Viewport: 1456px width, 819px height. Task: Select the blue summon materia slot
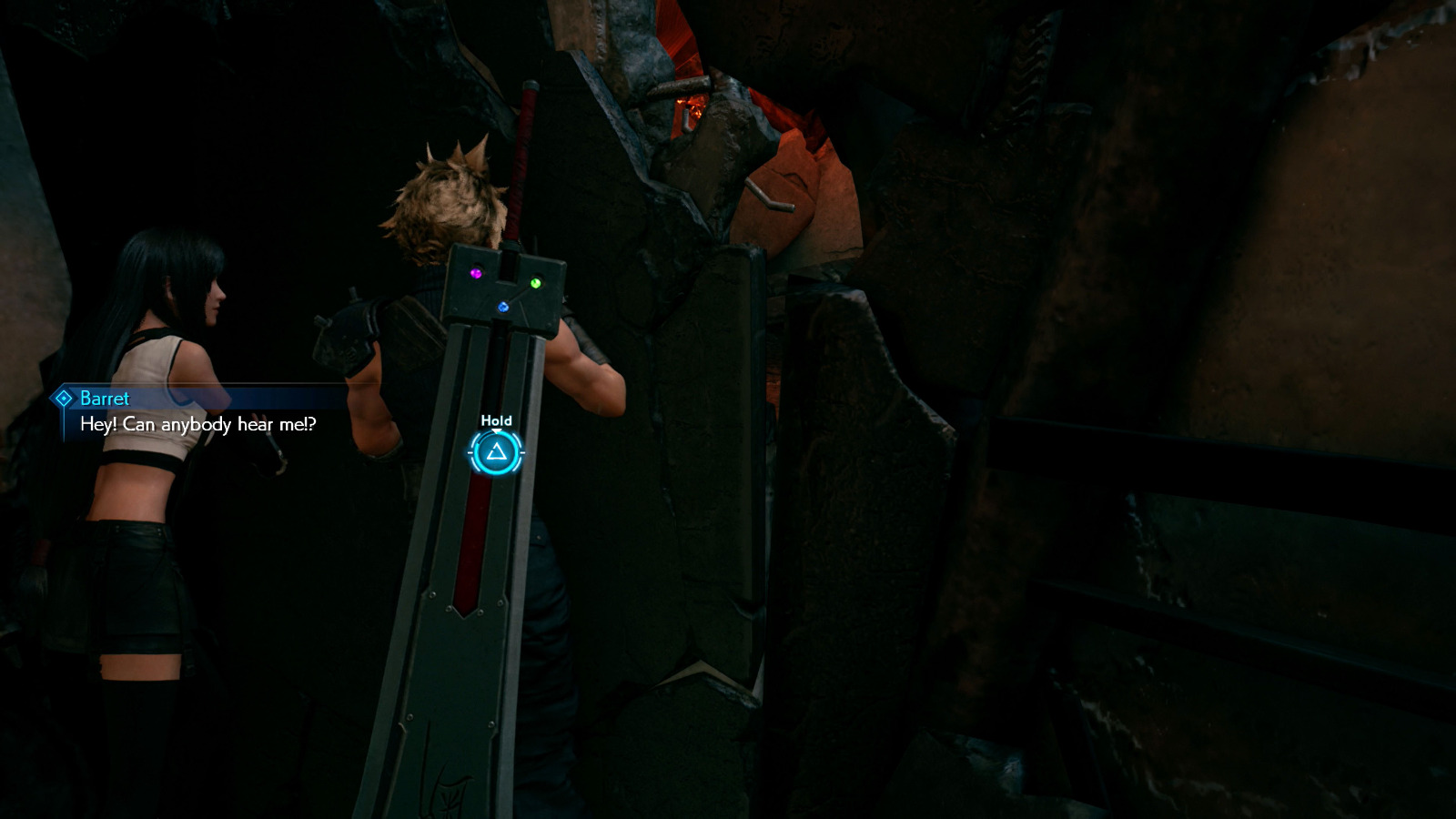tap(502, 307)
